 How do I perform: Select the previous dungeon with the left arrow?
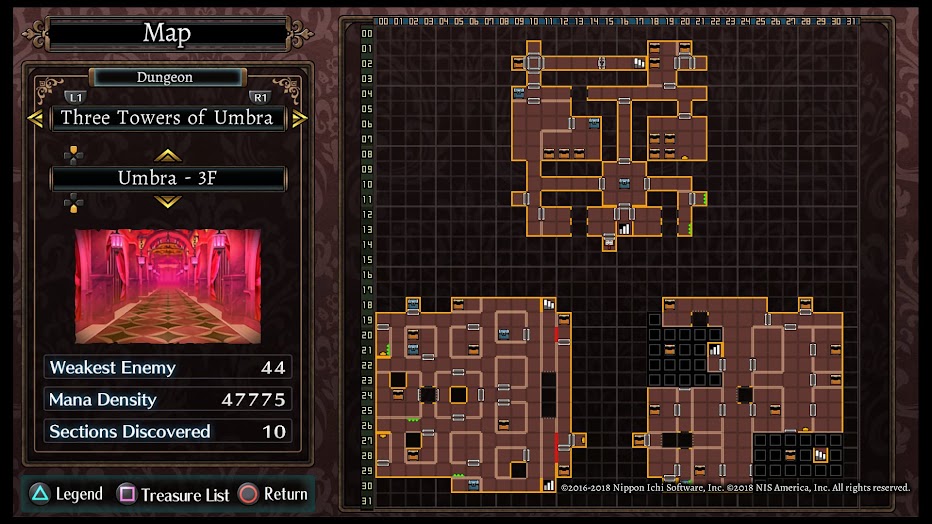point(35,118)
